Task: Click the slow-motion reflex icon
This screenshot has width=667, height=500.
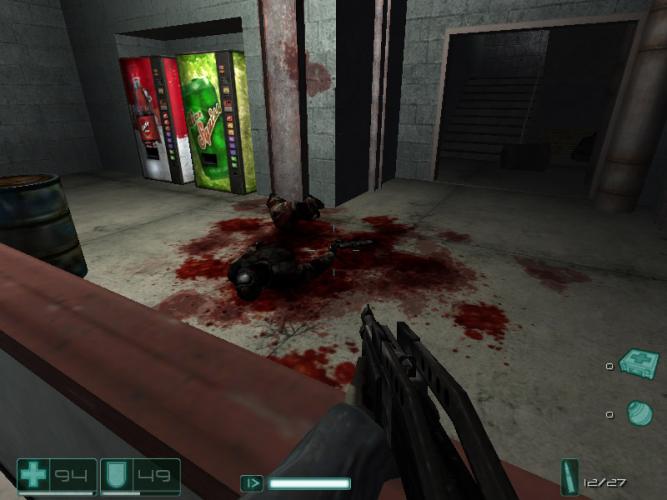Action: tap(253, 484)
